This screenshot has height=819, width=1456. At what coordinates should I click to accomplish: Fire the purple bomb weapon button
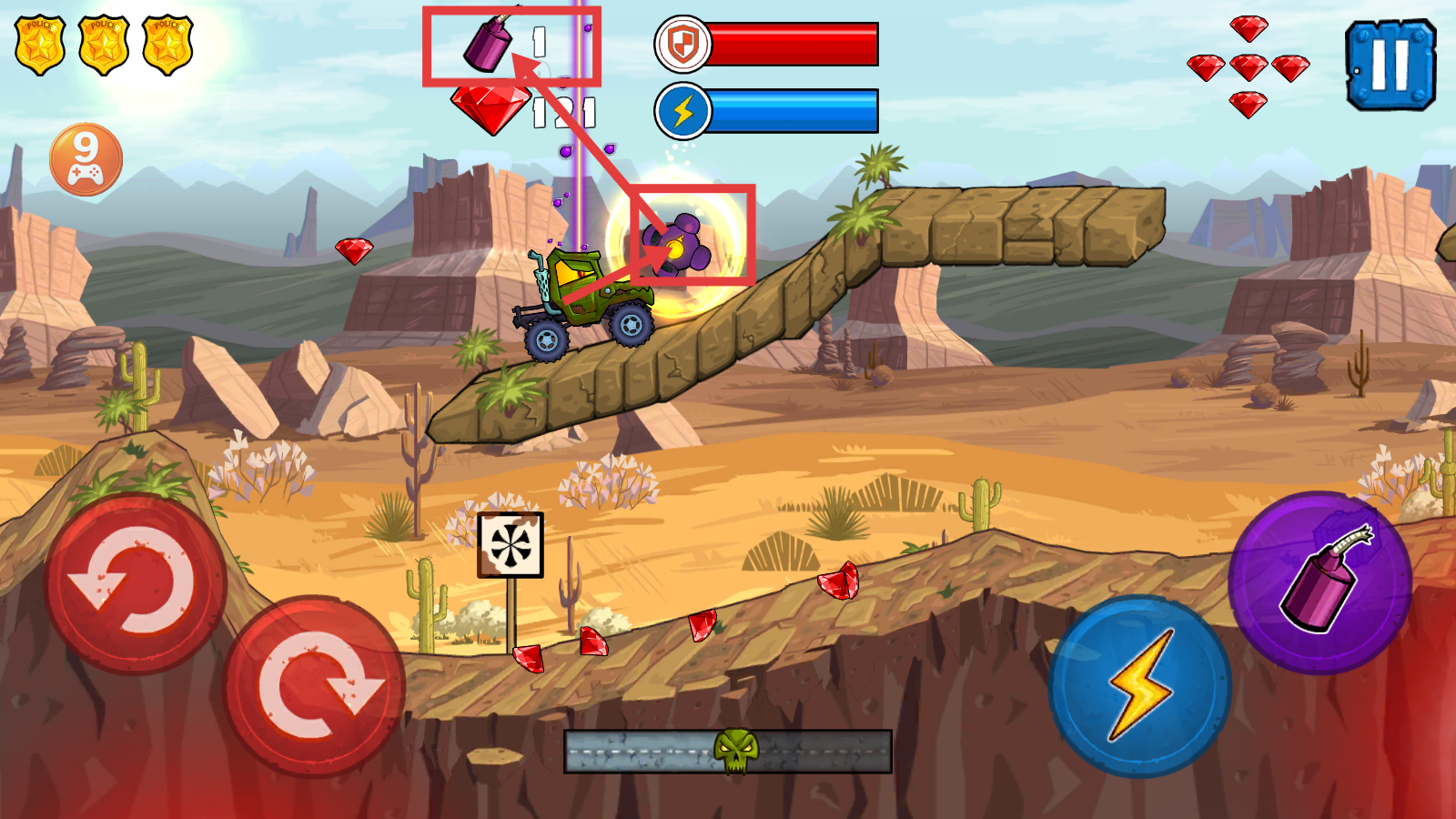1319,582
